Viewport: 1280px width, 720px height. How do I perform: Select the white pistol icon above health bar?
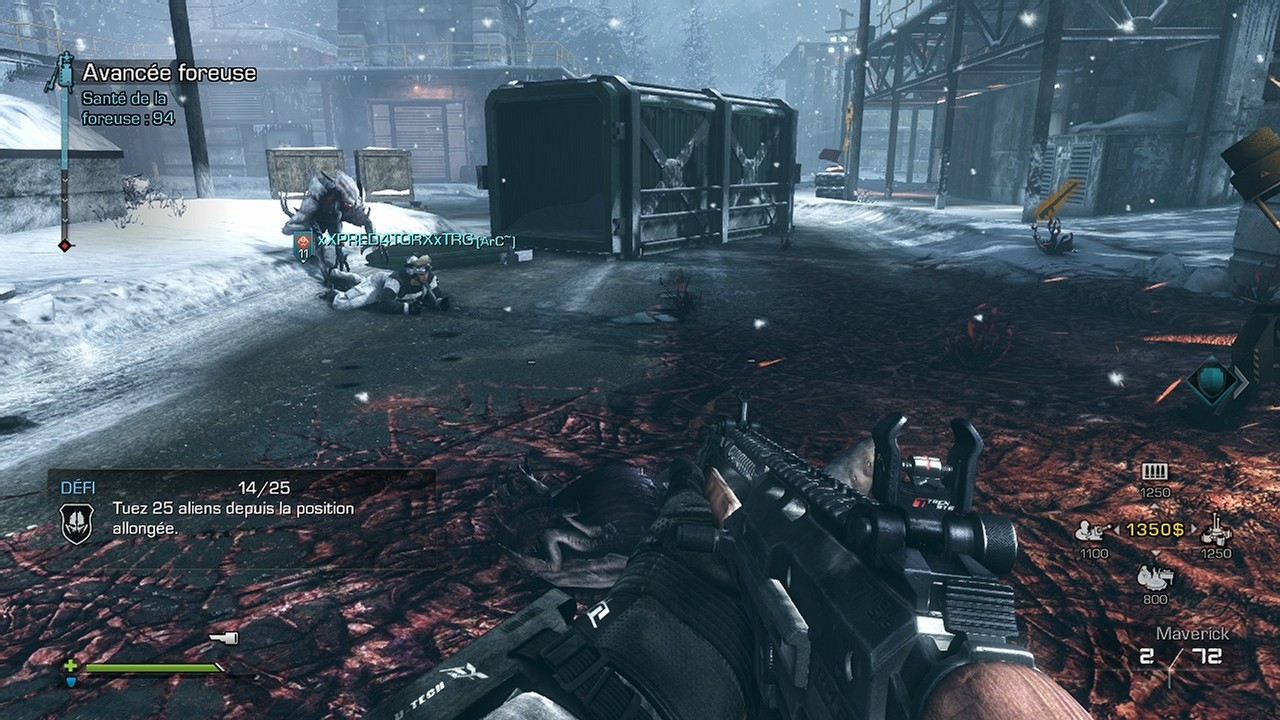tap(223, 638)
